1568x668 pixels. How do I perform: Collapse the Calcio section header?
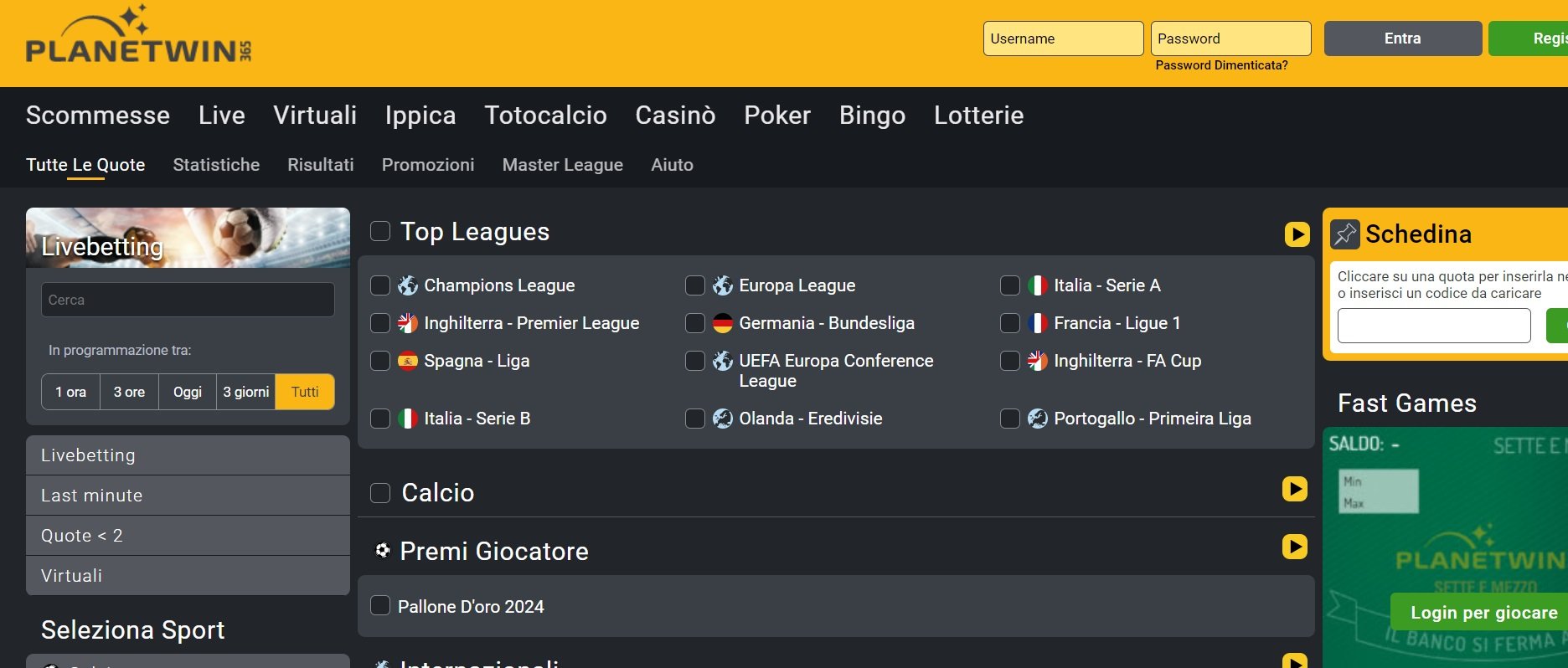(x=437, y=493)
